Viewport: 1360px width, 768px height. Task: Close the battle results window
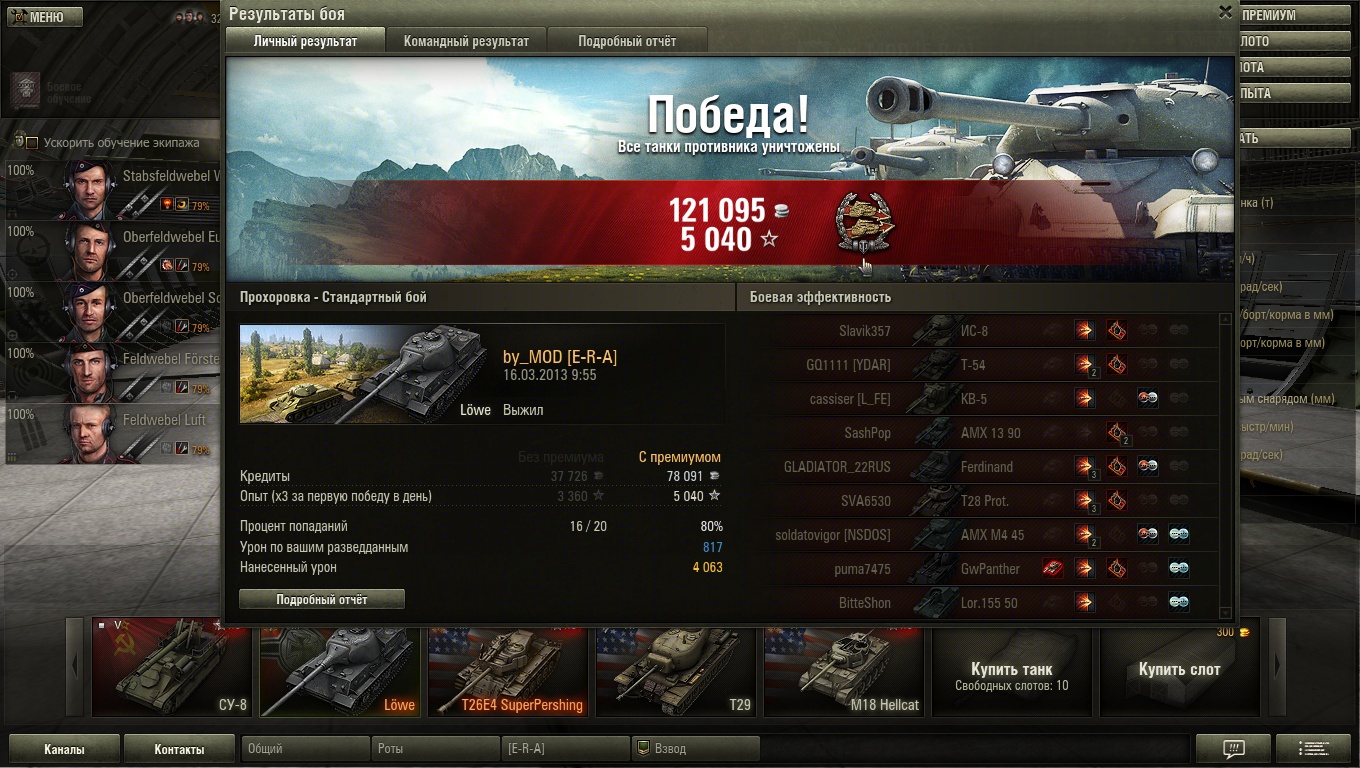click(1225, 12)
